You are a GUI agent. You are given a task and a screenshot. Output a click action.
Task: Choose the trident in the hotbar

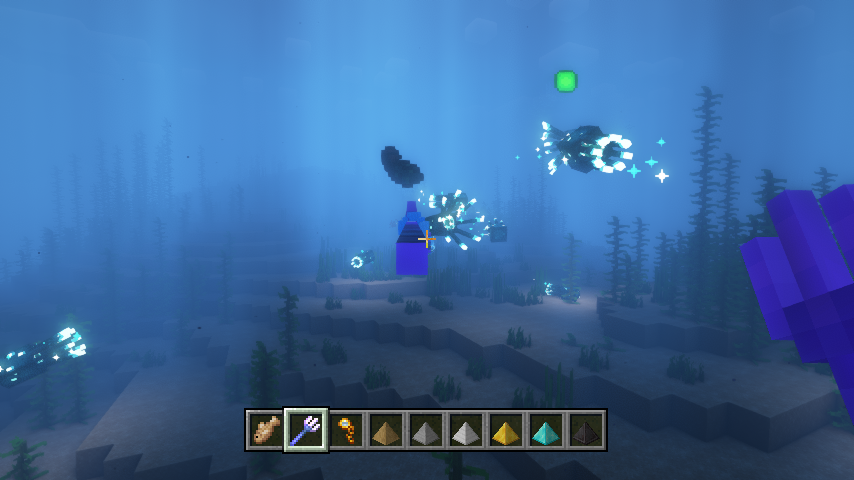[x=306, y=430]
